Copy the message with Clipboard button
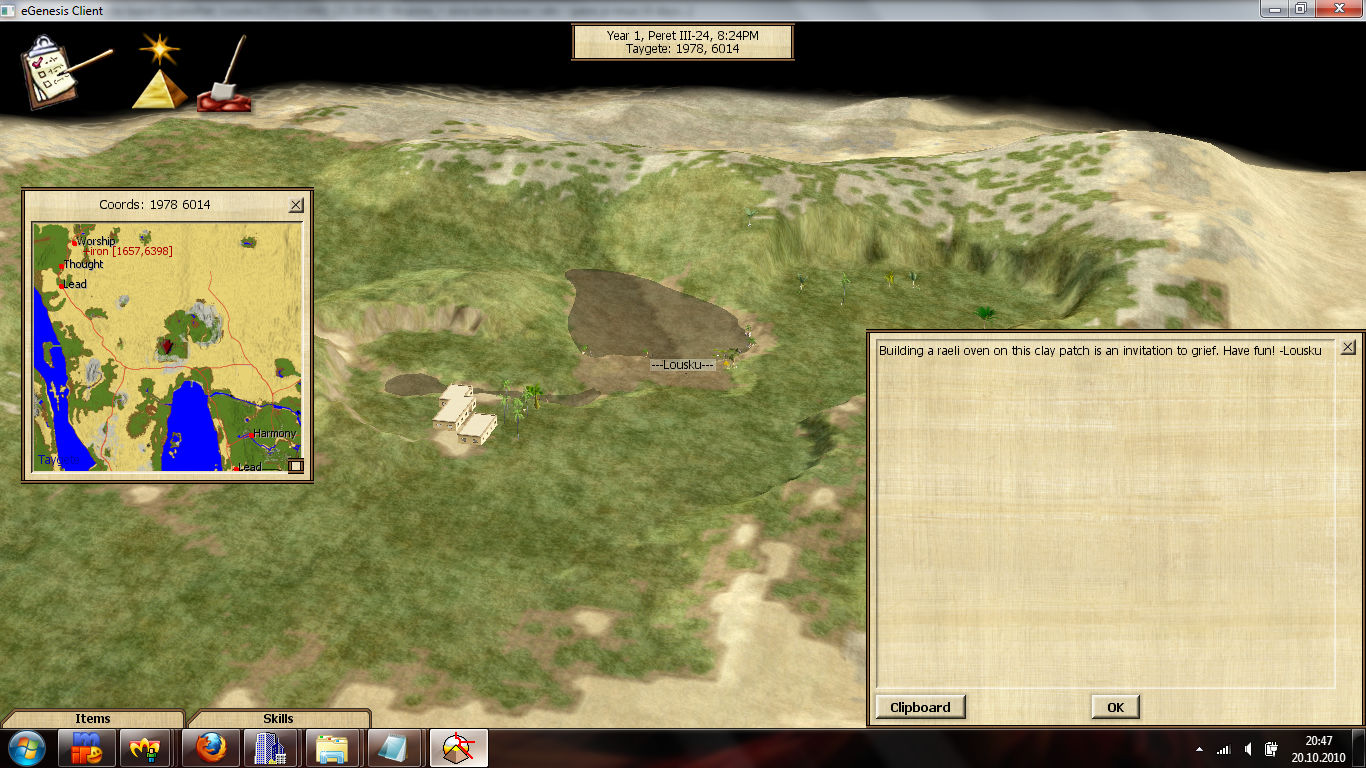Image resolution: width=1366 pixels, height=768 pixels. click(920, 707)
